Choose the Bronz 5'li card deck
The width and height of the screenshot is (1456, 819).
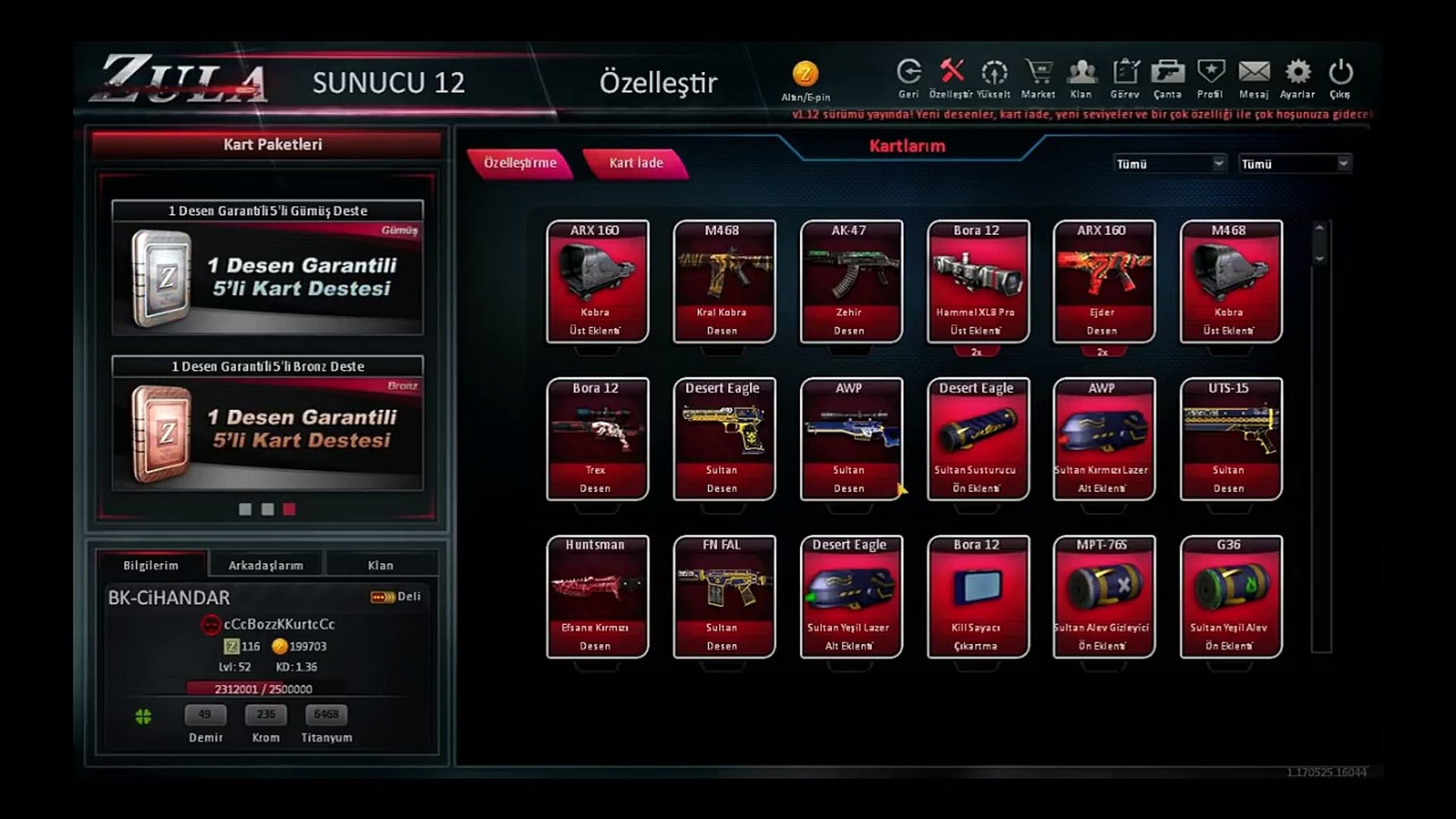[268, 423]
